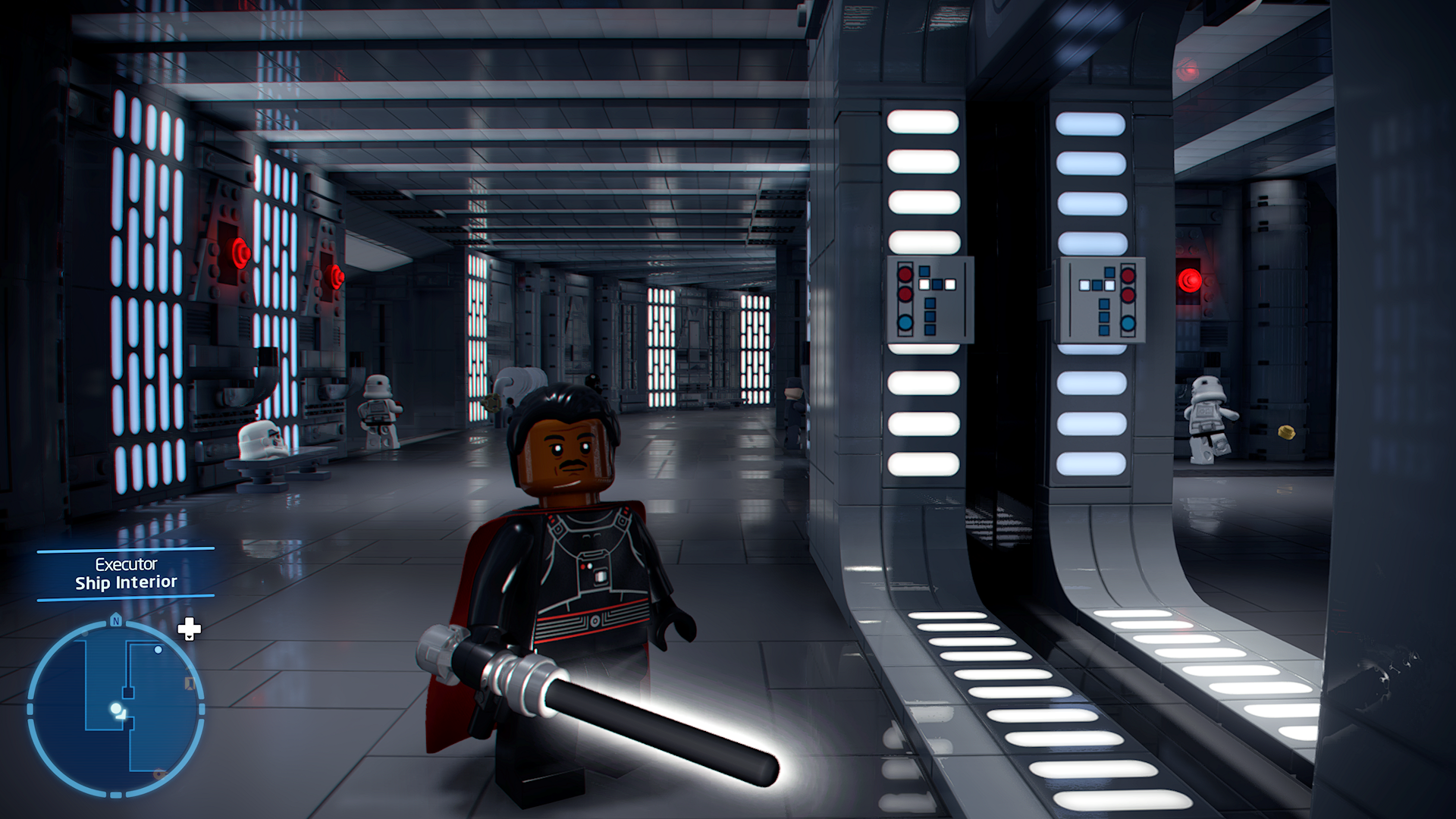Select the faded door marker on minimap edge

pyautogui.click(x=190, y=684)
